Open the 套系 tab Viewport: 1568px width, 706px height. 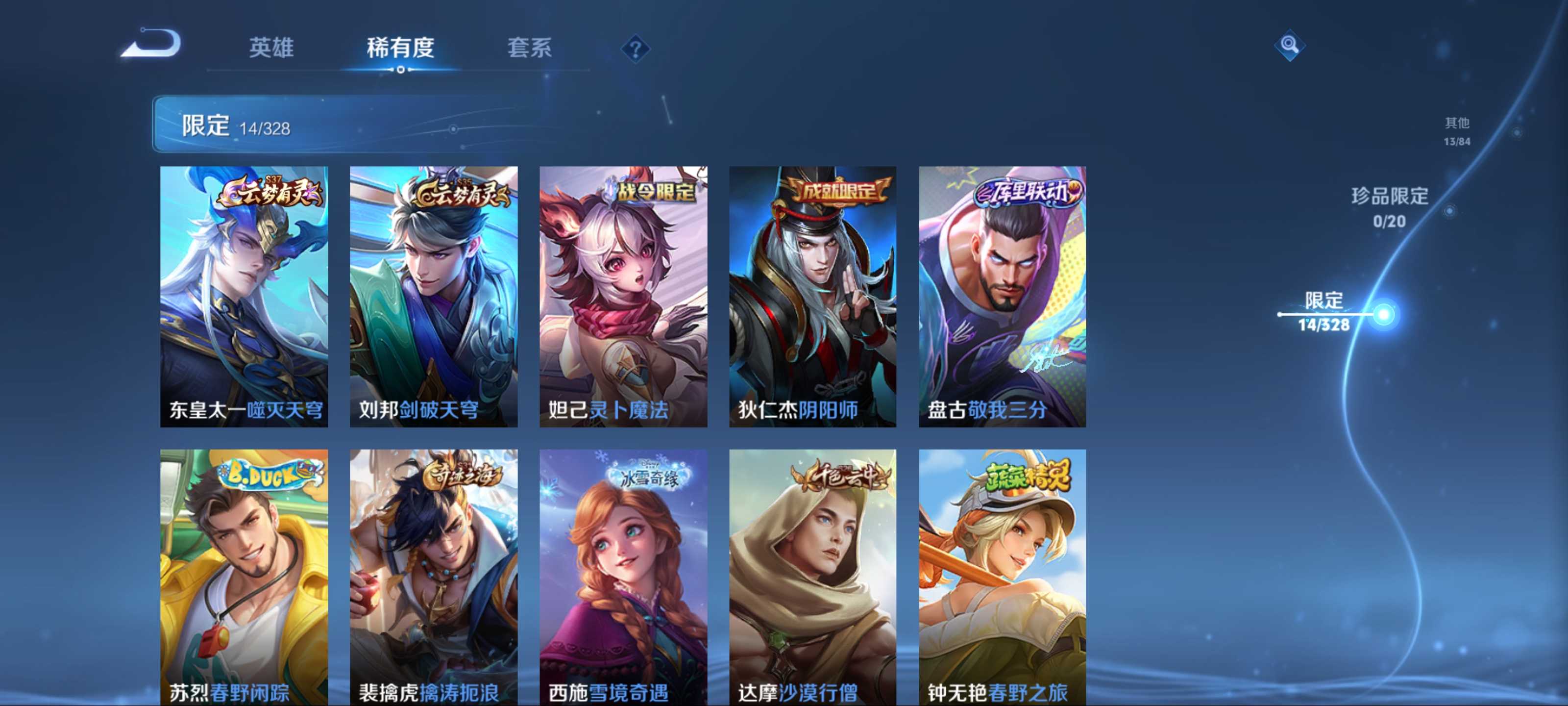click(x=529, y=48)
